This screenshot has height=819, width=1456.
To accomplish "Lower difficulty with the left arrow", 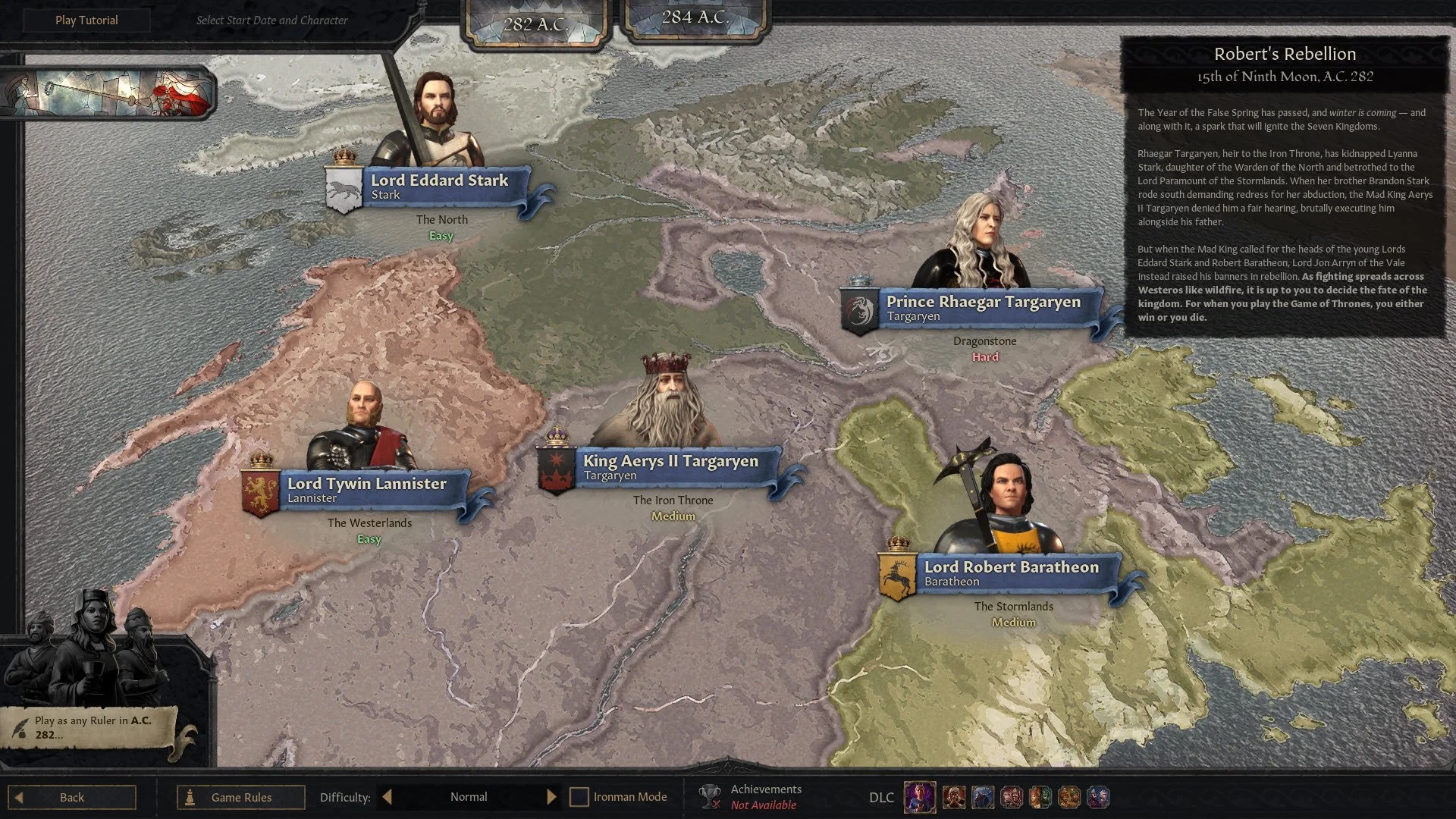I will coord(387,797).
